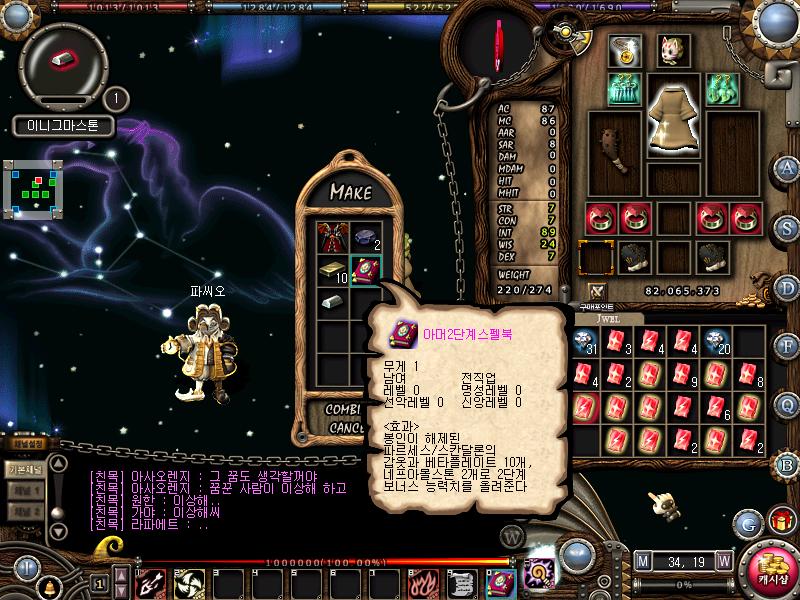
Task: Pick the red winged armor crafting slot
Action: click(x=332, y=238)
